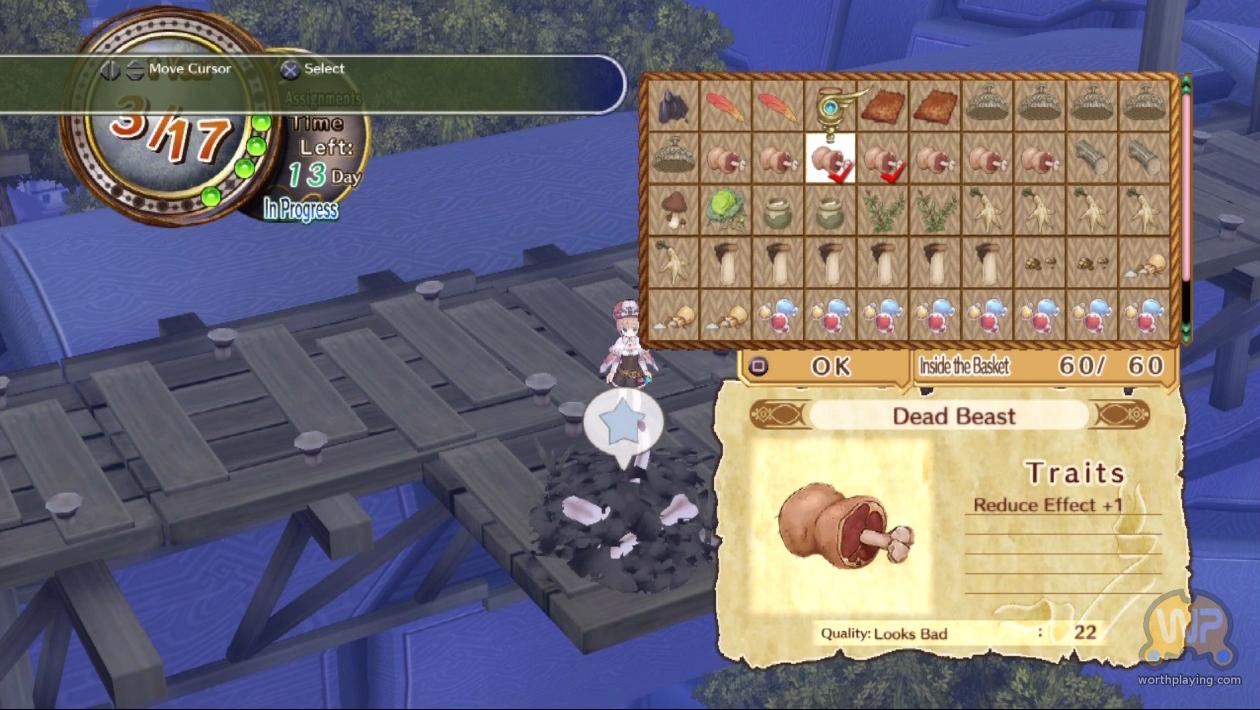Pick the dark ore chunk slot
This screenshot has height=710, width=1260.
[x=673, y=106]
